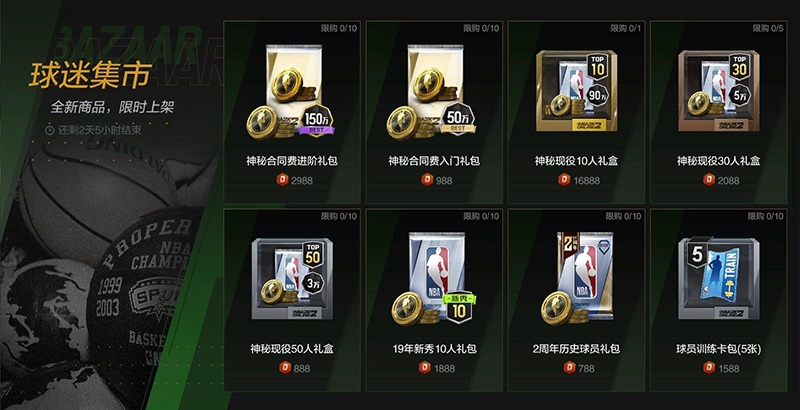Purchase the item costing 788
Image resolution: width=800 pixels, height=410 pixels.
(x=578, y=368)
